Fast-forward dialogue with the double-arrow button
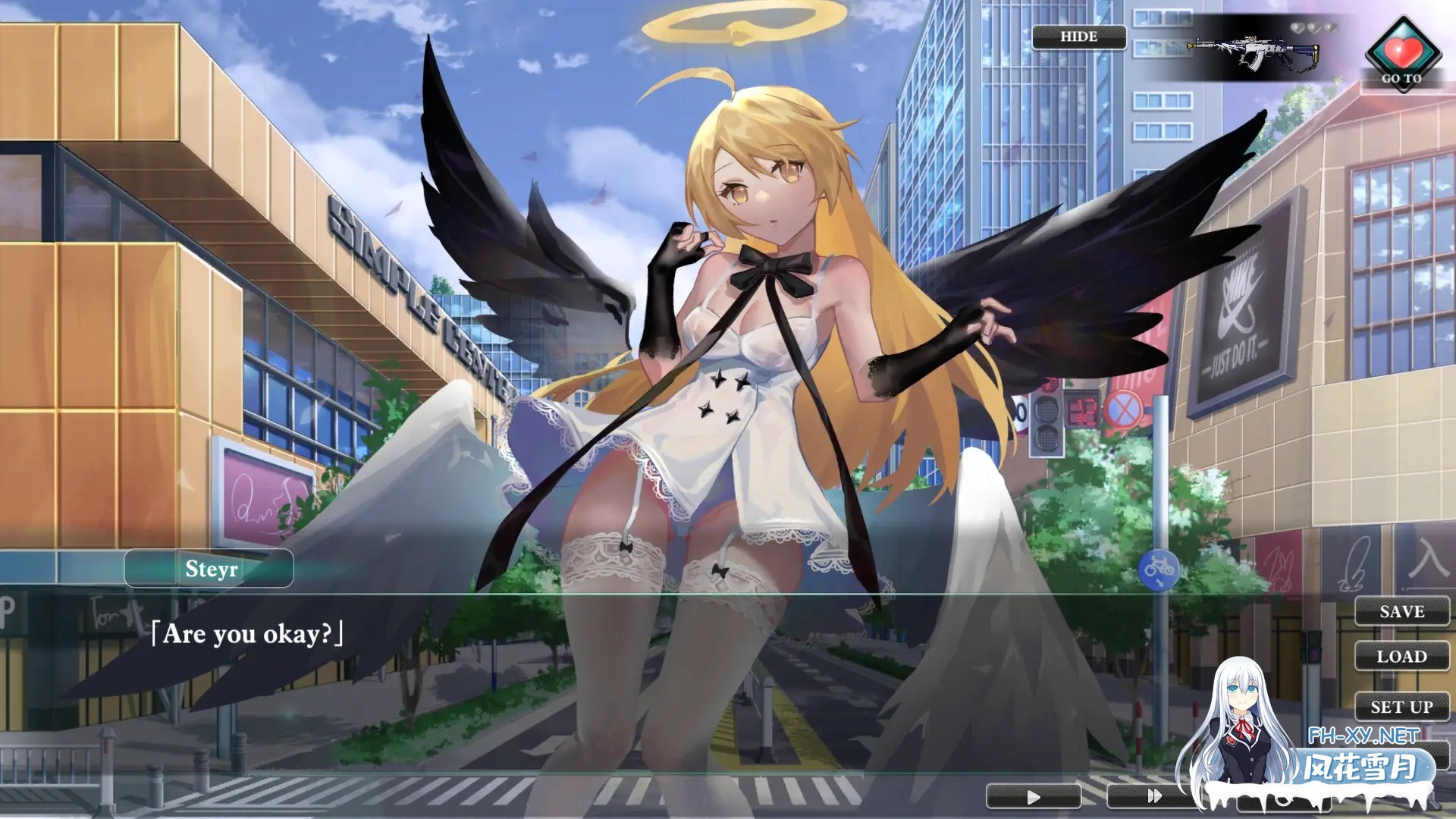Image resolution: width=1456 pixels, height=819 pixels. pyautogui.click(x=1153, y=796)
